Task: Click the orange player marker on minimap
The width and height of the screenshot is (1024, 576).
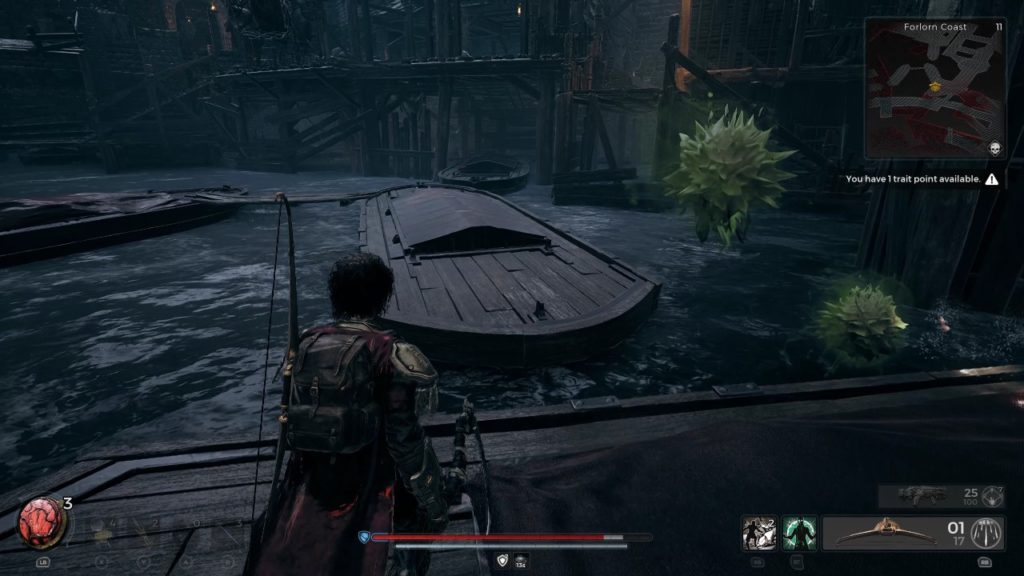Action: 936,87
